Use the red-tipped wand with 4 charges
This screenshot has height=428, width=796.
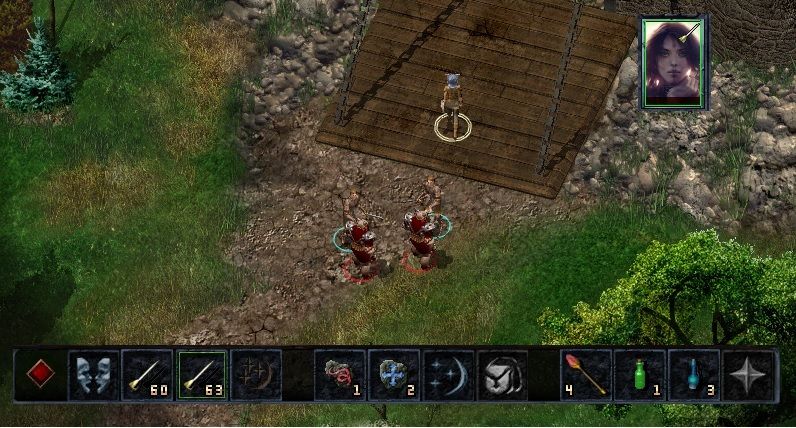pos(586,375)
